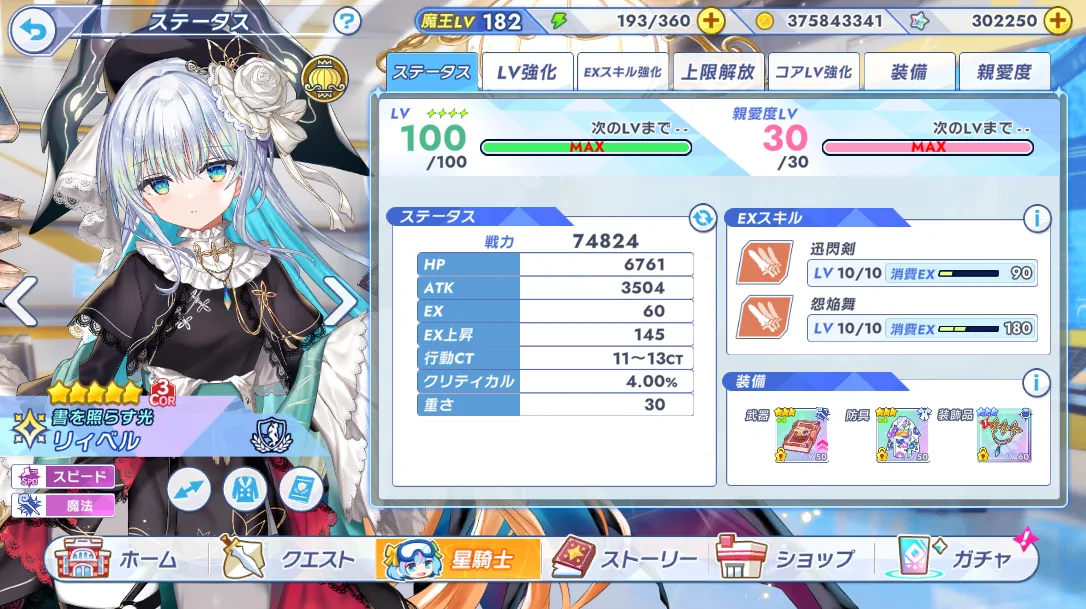Open the ショップ menu

coord(787,560)
